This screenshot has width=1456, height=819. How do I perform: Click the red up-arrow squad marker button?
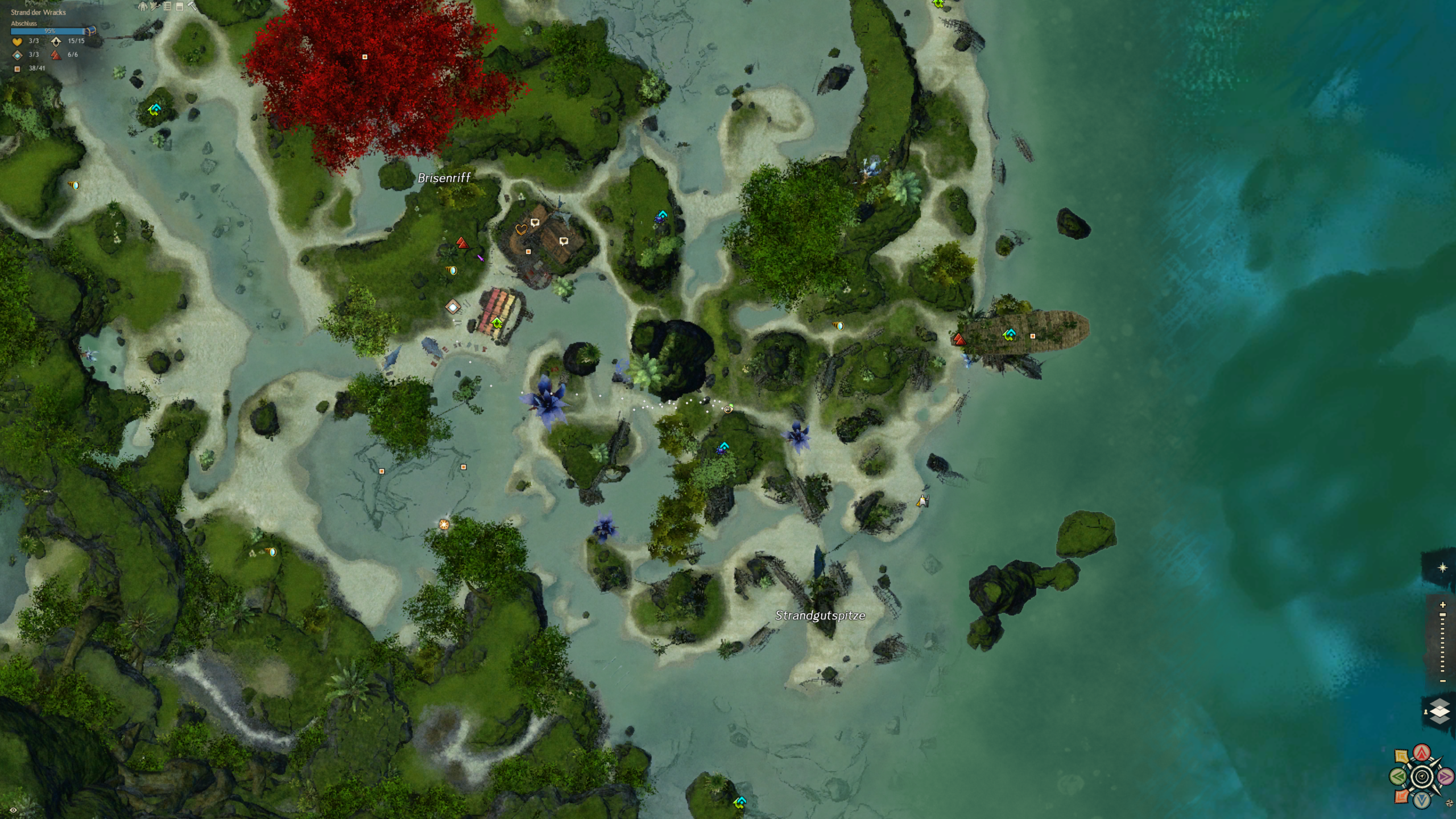(1422, 753)
